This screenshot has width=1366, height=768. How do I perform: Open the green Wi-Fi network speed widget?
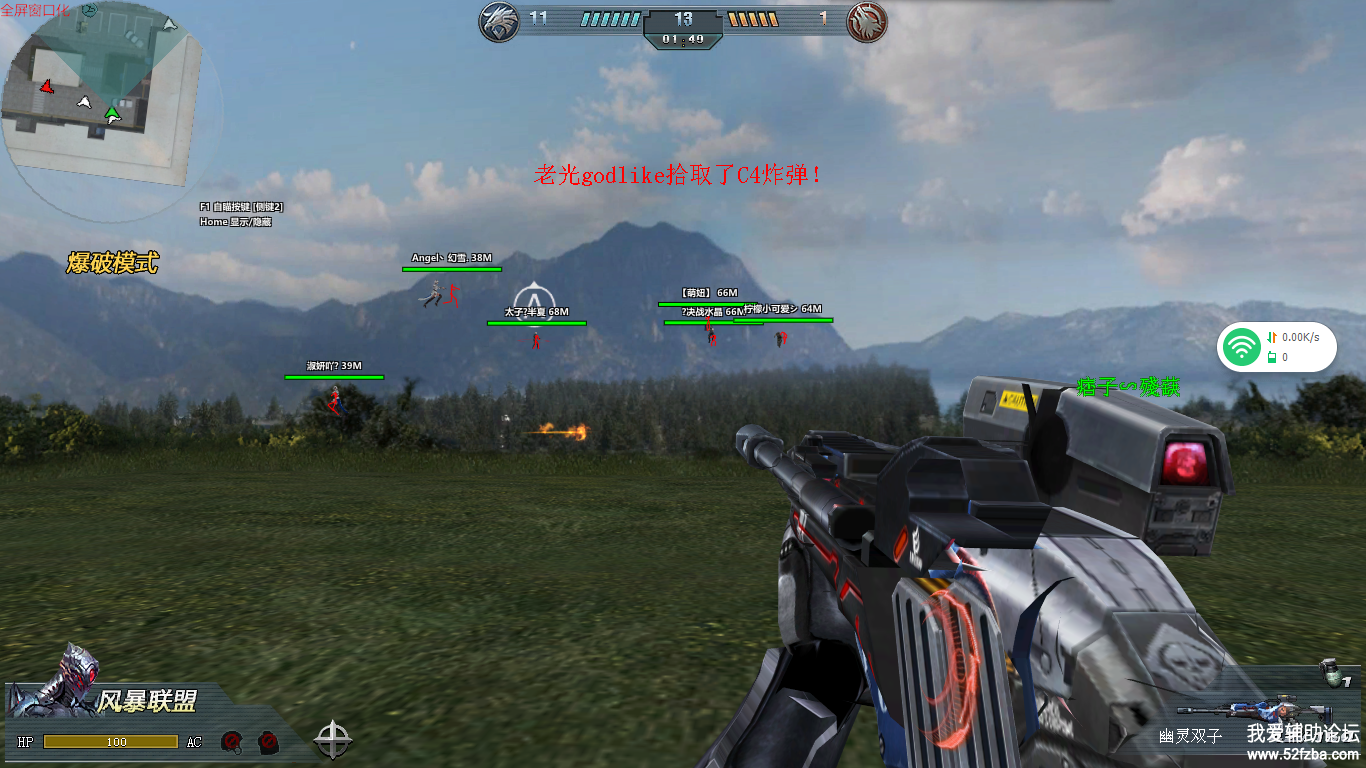[x=1276, y=348]
